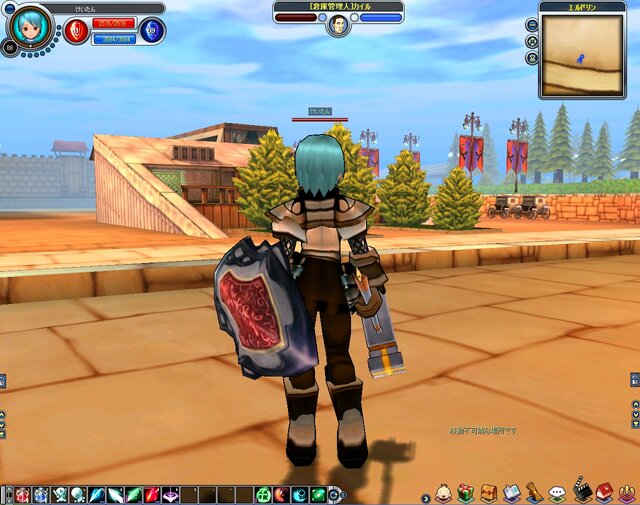This screenshot has height=505, width=640.
Task: Open the backpack inventory icon
Action: pos(489,492)
